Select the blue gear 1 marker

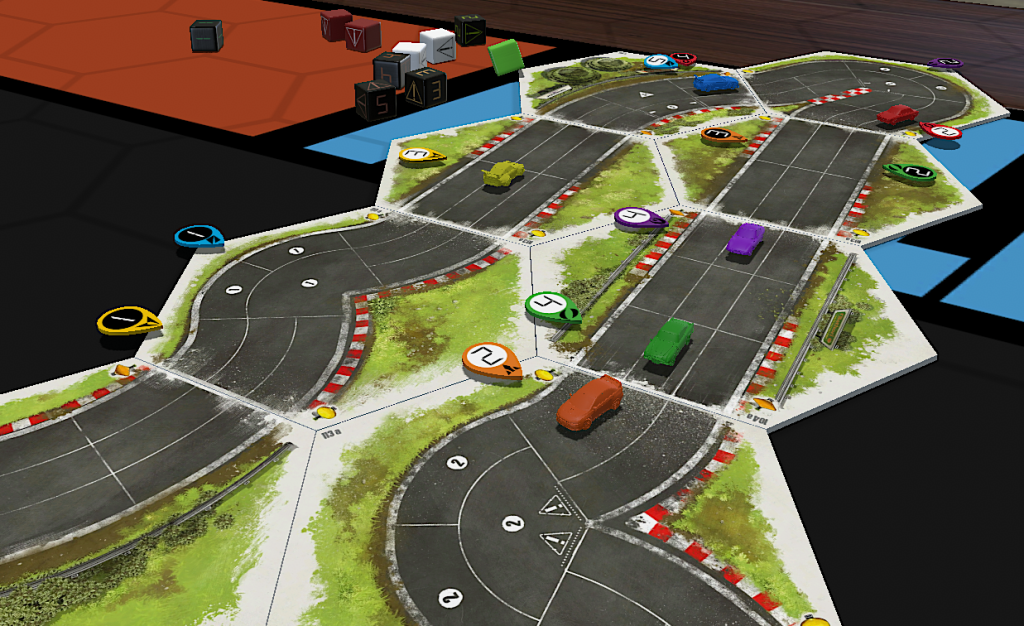pyautogui.click(x=198, y=237)
